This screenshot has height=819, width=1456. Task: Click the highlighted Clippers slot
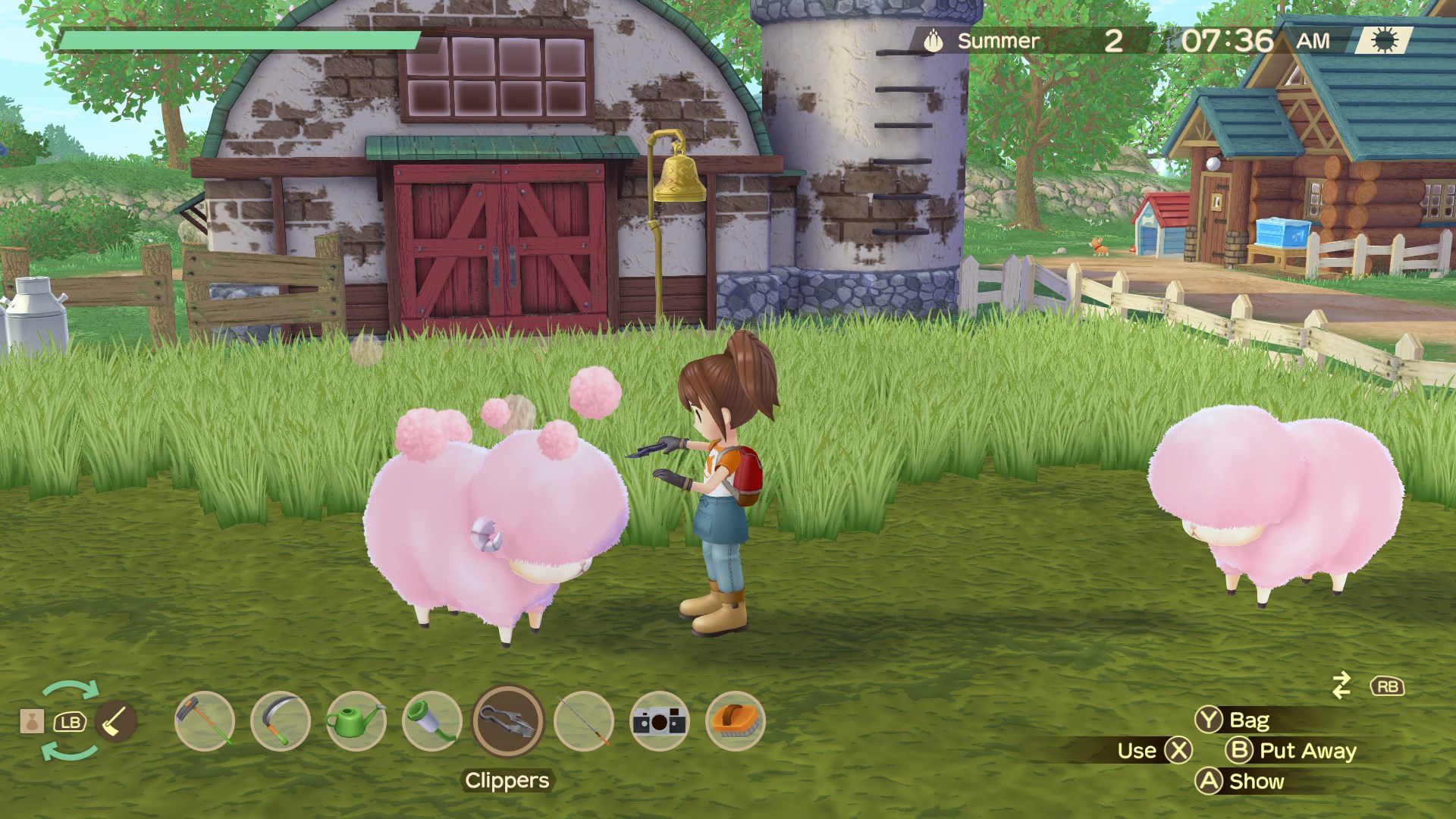[508, 721]
